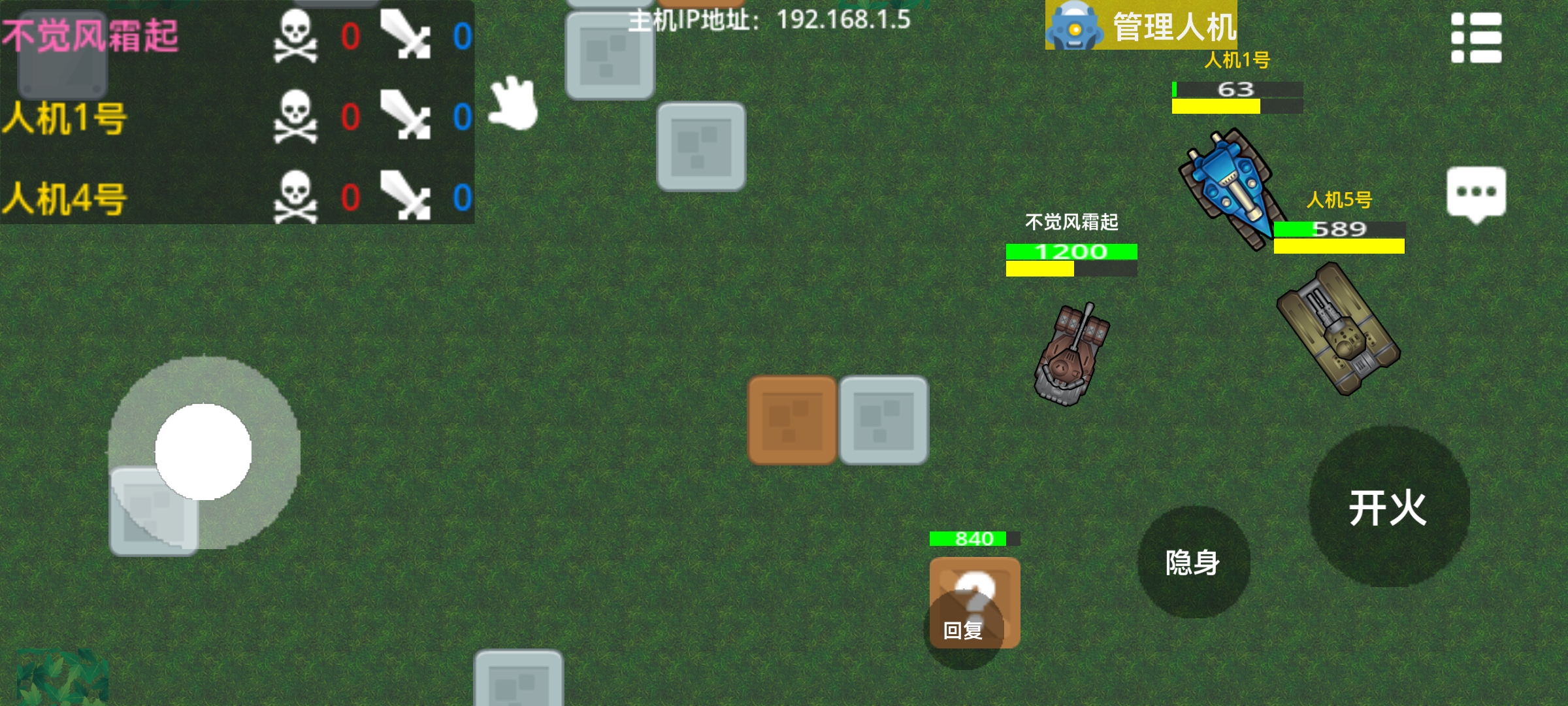Click the robot icon next to 管理人机
This screenshot has height=706, width=1568.
pyautogui.click(x=1075, y=27)
